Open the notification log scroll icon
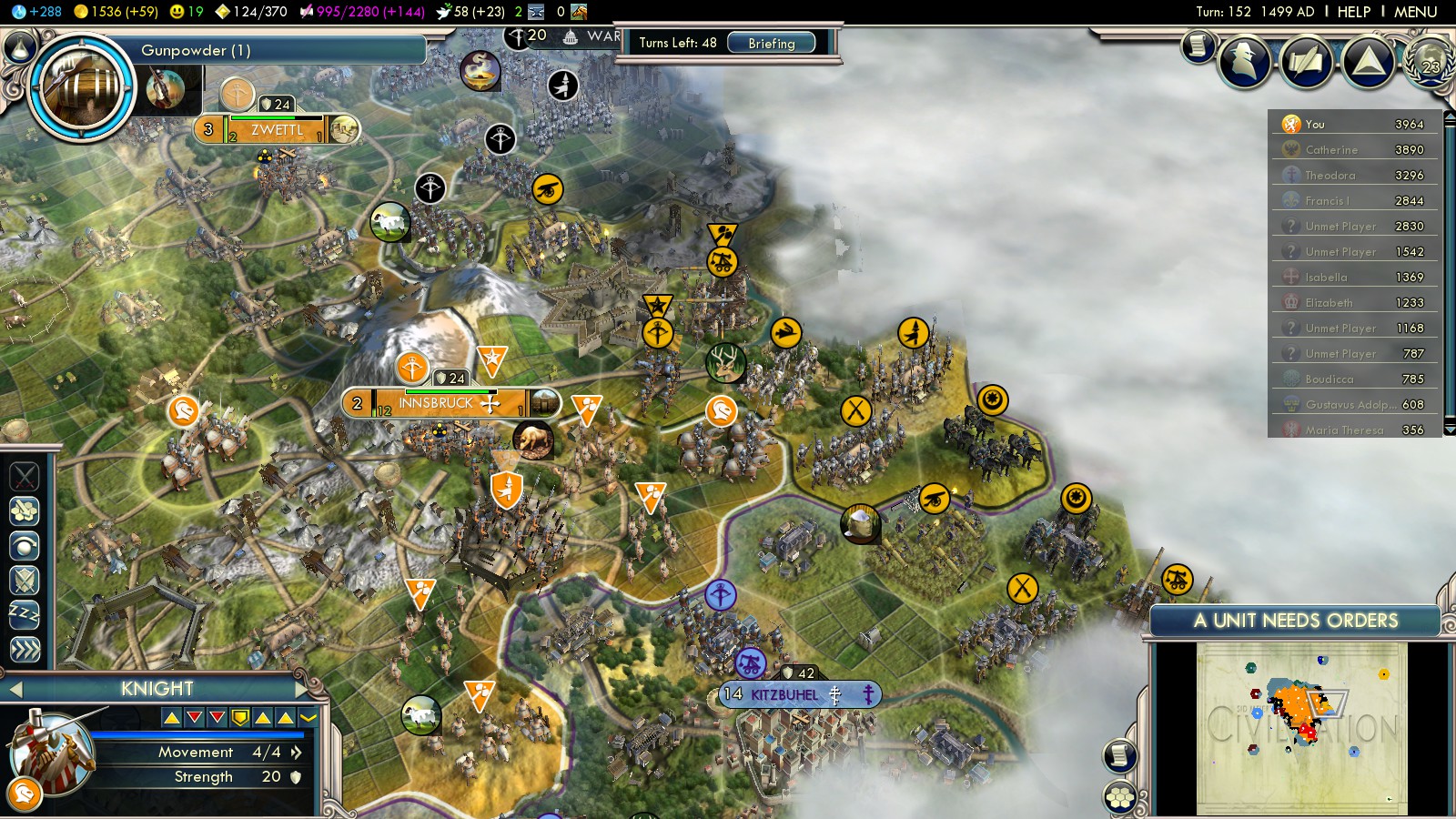The height and width of the screenshot is (819, 1456). [1198, 45]
